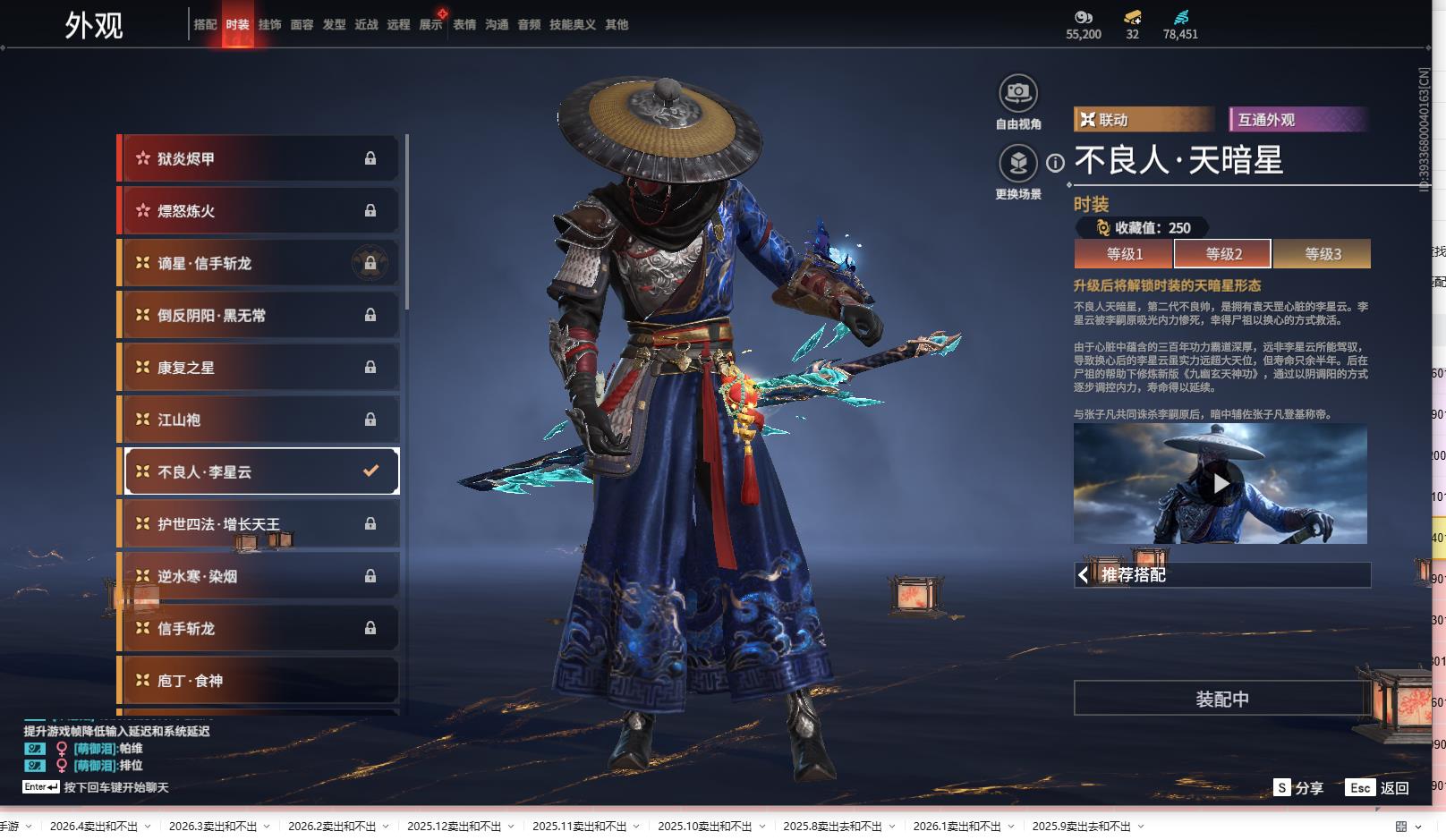Choose the 狱炎烬甲 outfit
Viewport: 1446px width, 840px height.
[259, 159]
